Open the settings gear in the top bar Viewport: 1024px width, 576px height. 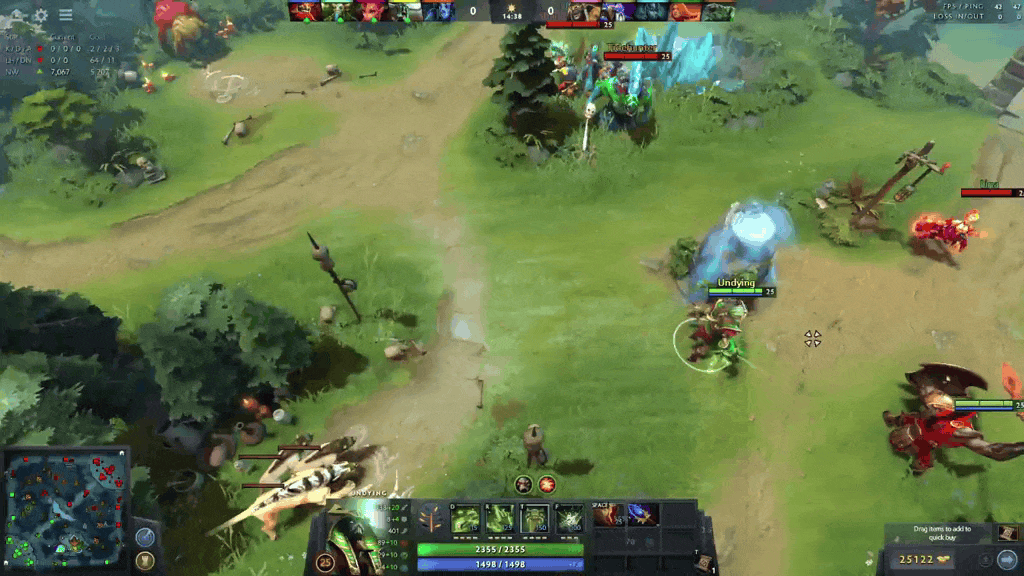[x=41, y=15]
